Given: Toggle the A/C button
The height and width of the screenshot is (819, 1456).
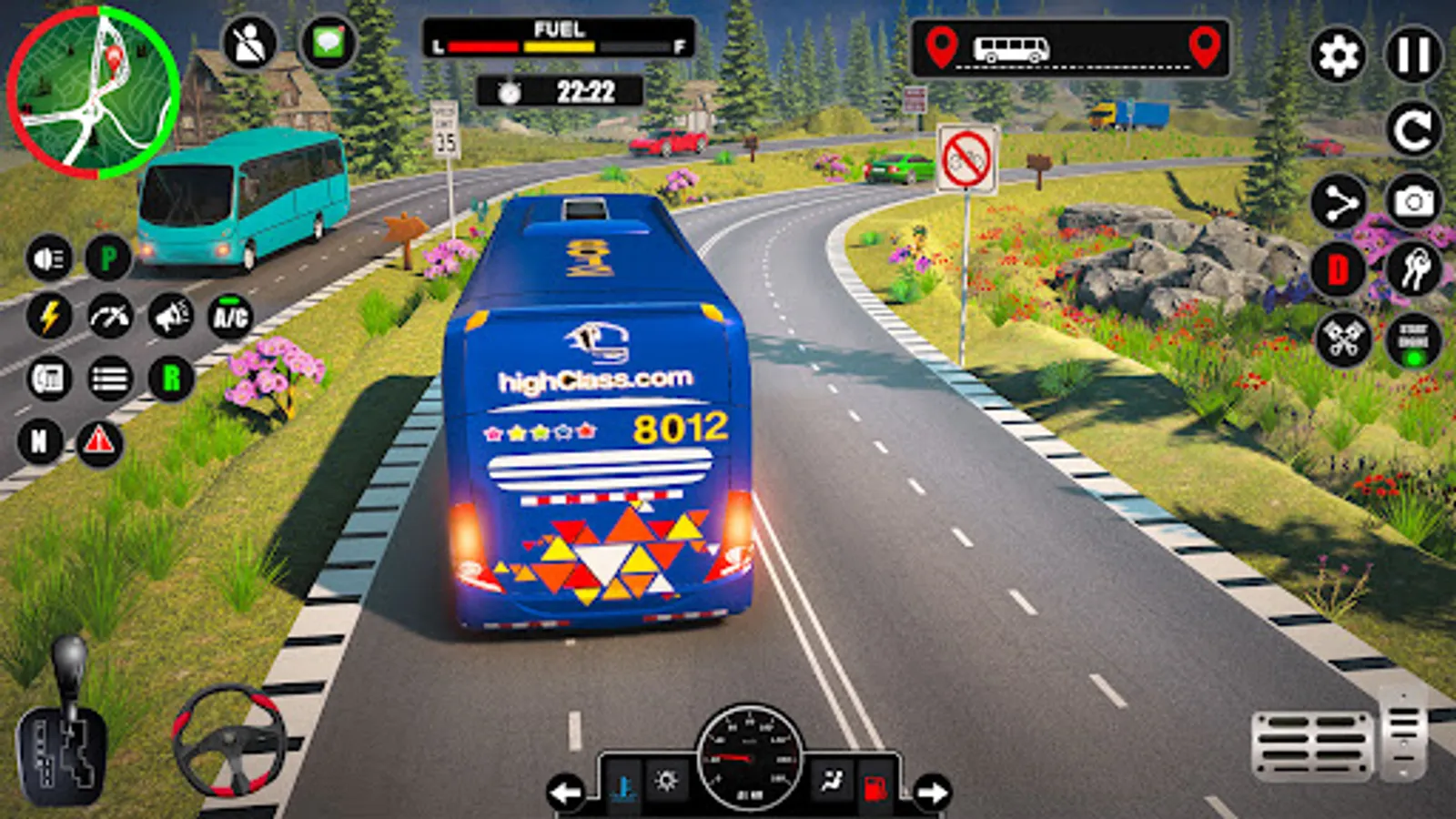Looking at the screenshot, I should [230, 317].
